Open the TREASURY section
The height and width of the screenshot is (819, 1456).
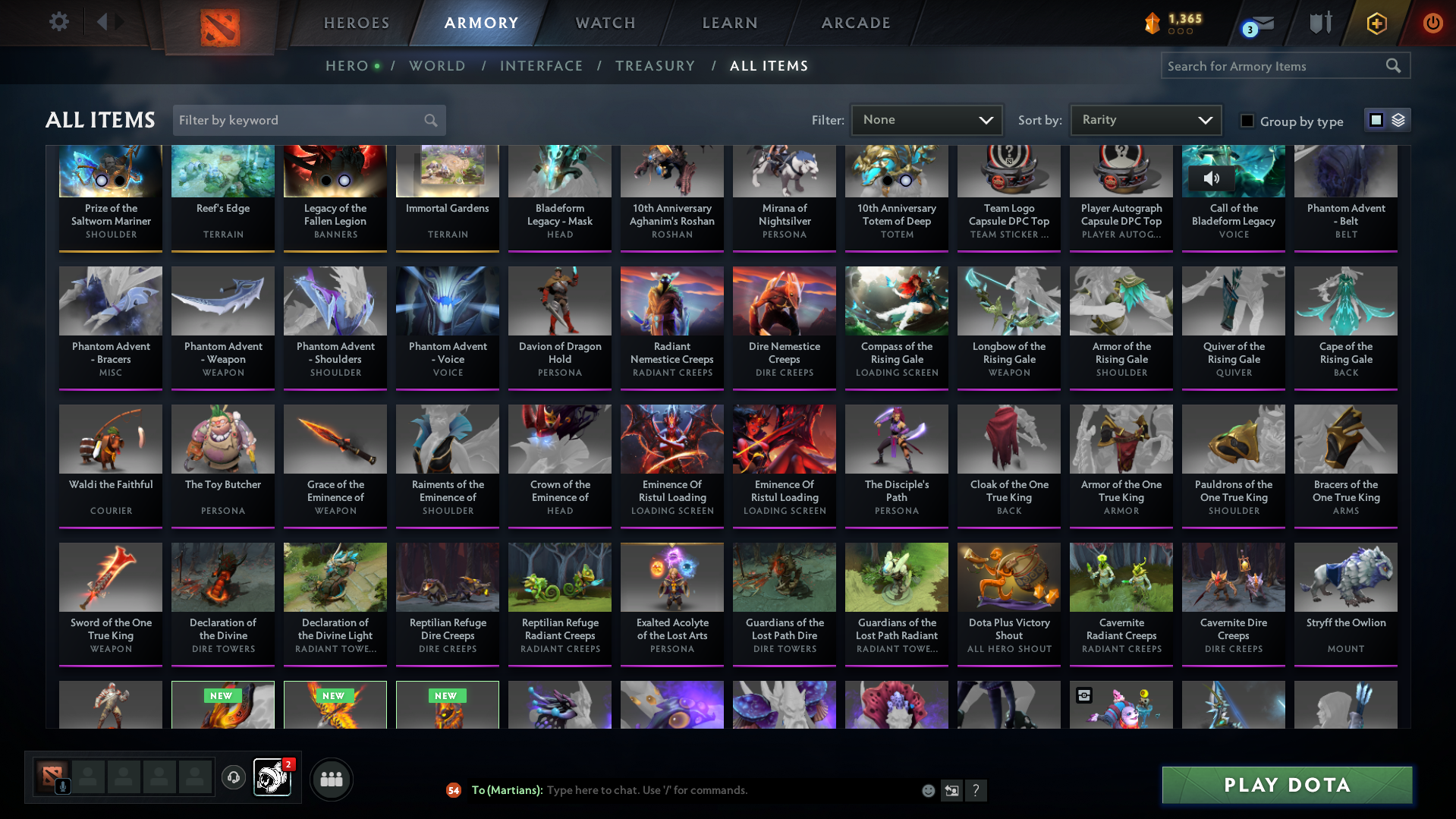(656, 66)
